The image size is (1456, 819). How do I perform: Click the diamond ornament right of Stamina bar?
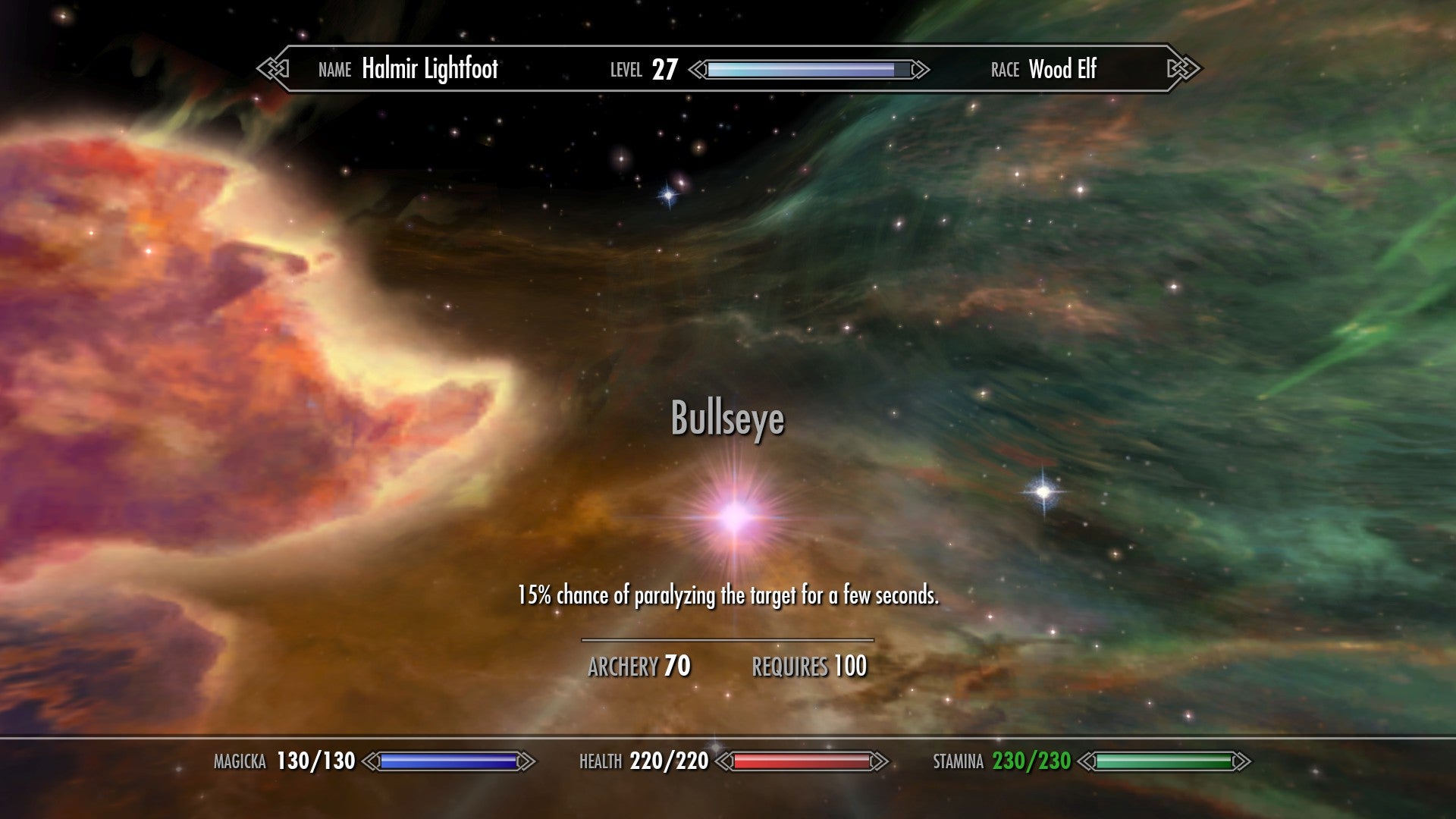coord(1244,761)
